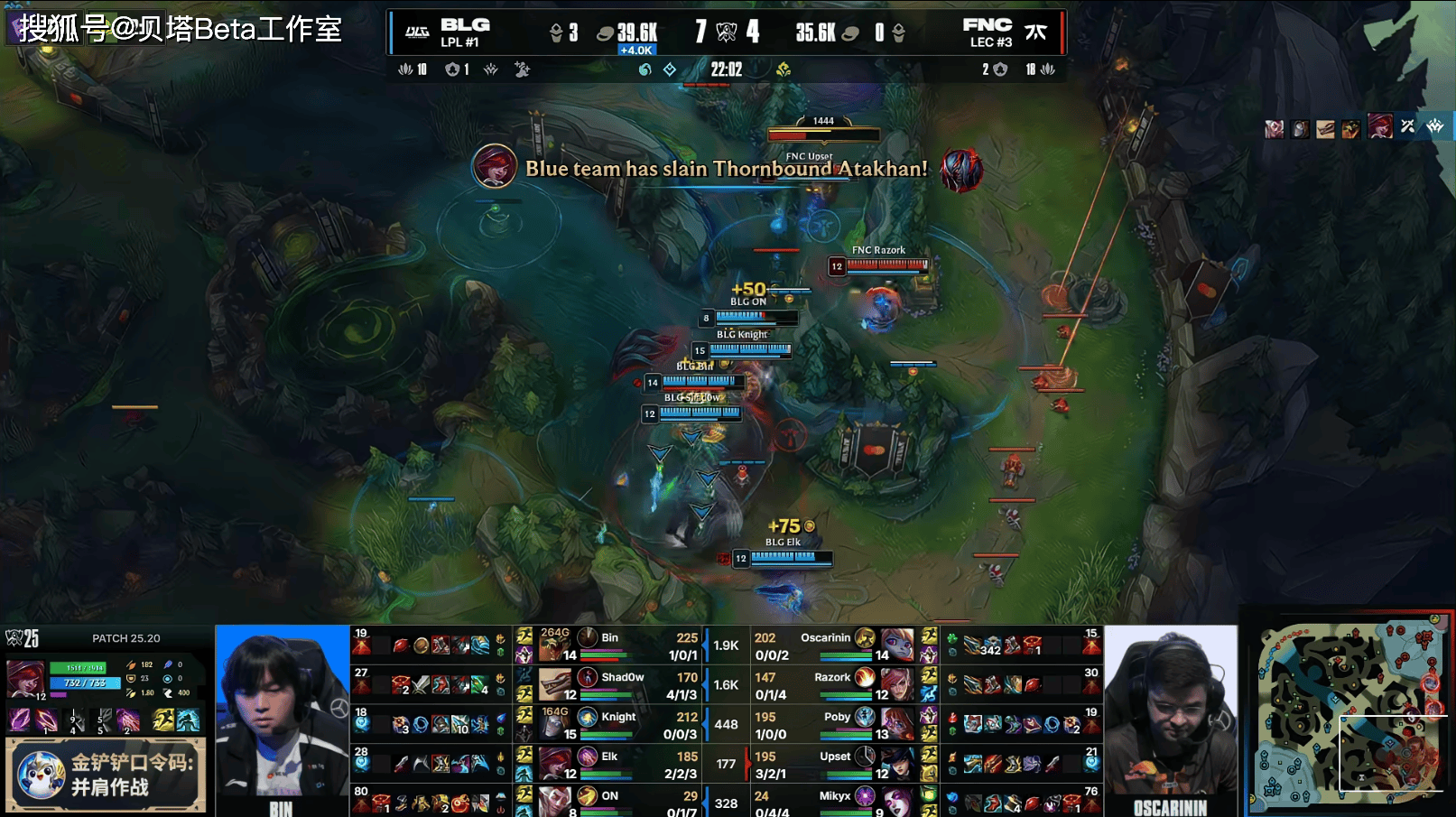Click the minimap
1456x817 pixels.
click(x=1349, y=713)
